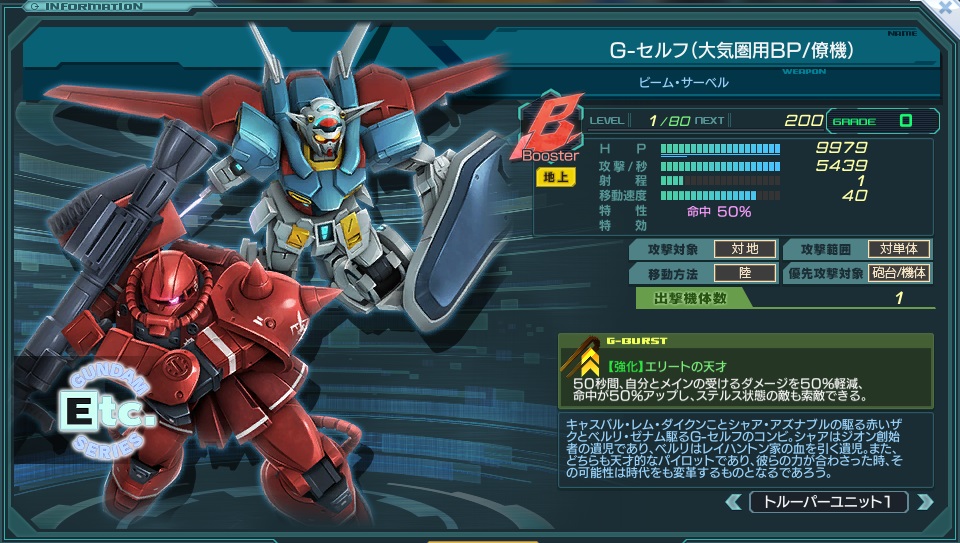Close the information panel with the X
Image resolution: width=960 pixels, height=543 pixels.
(947, 8)
